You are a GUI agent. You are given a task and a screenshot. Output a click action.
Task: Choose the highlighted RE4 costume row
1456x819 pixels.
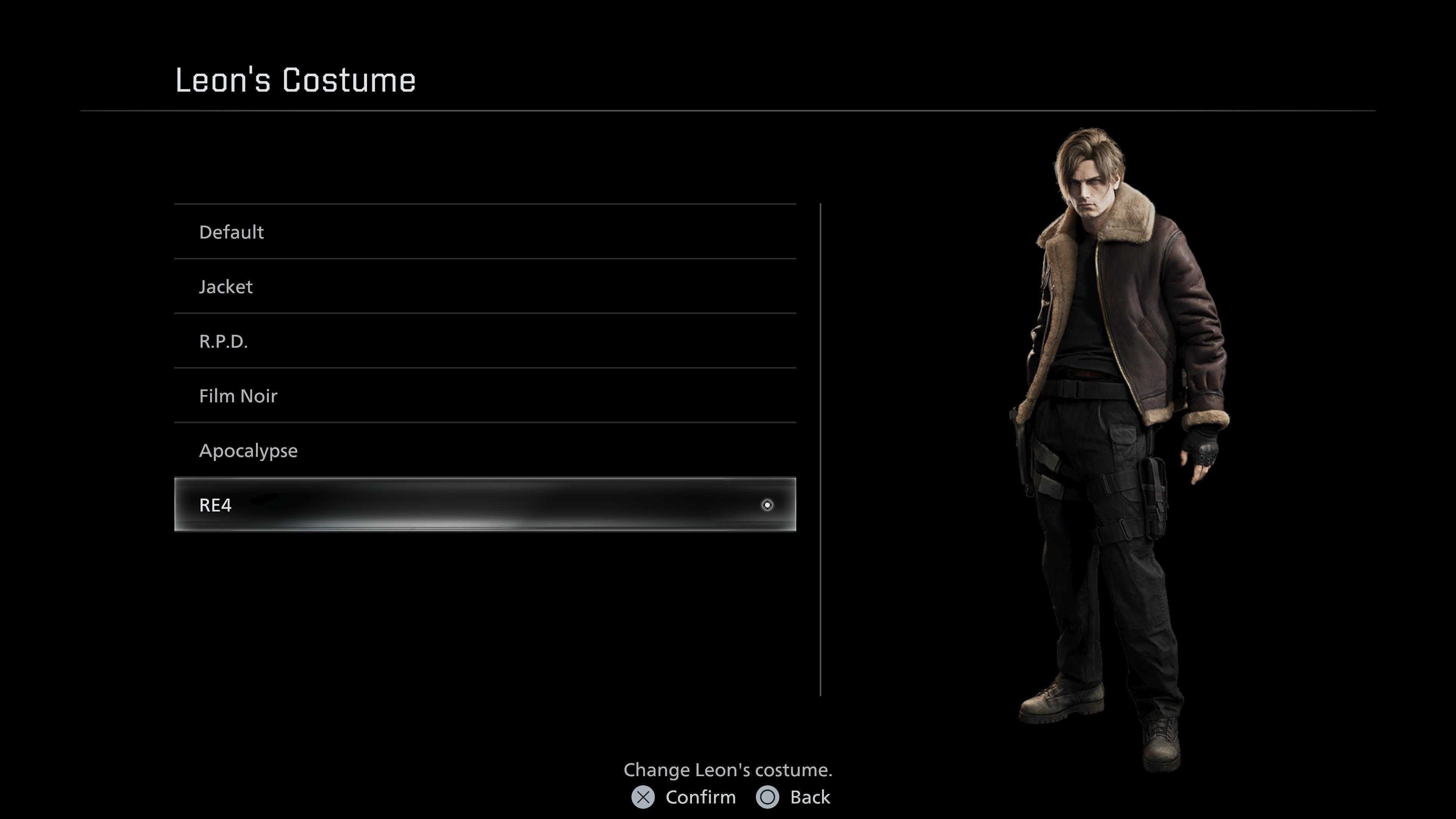485,505
